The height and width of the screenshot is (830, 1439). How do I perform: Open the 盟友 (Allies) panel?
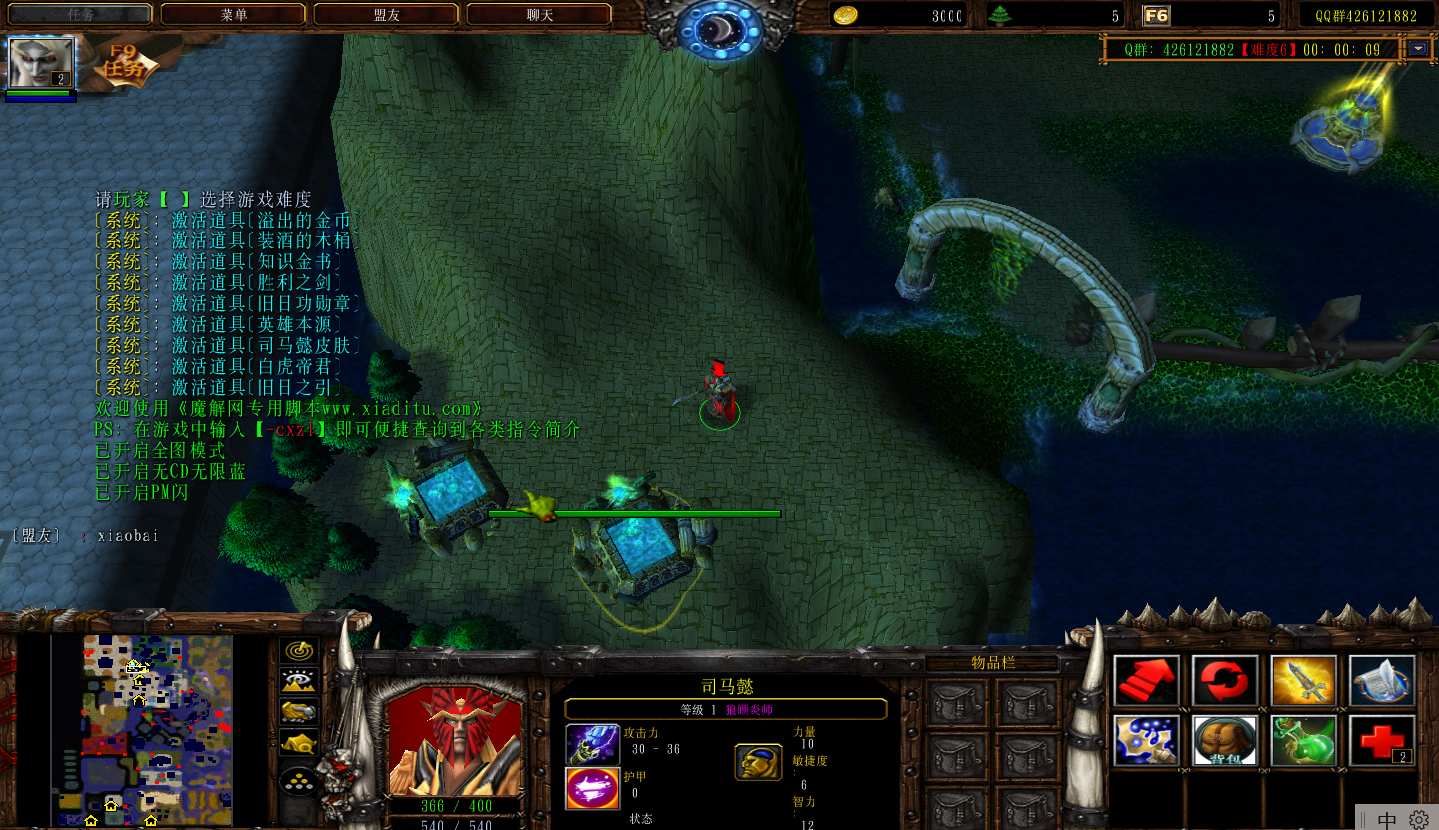386,15
